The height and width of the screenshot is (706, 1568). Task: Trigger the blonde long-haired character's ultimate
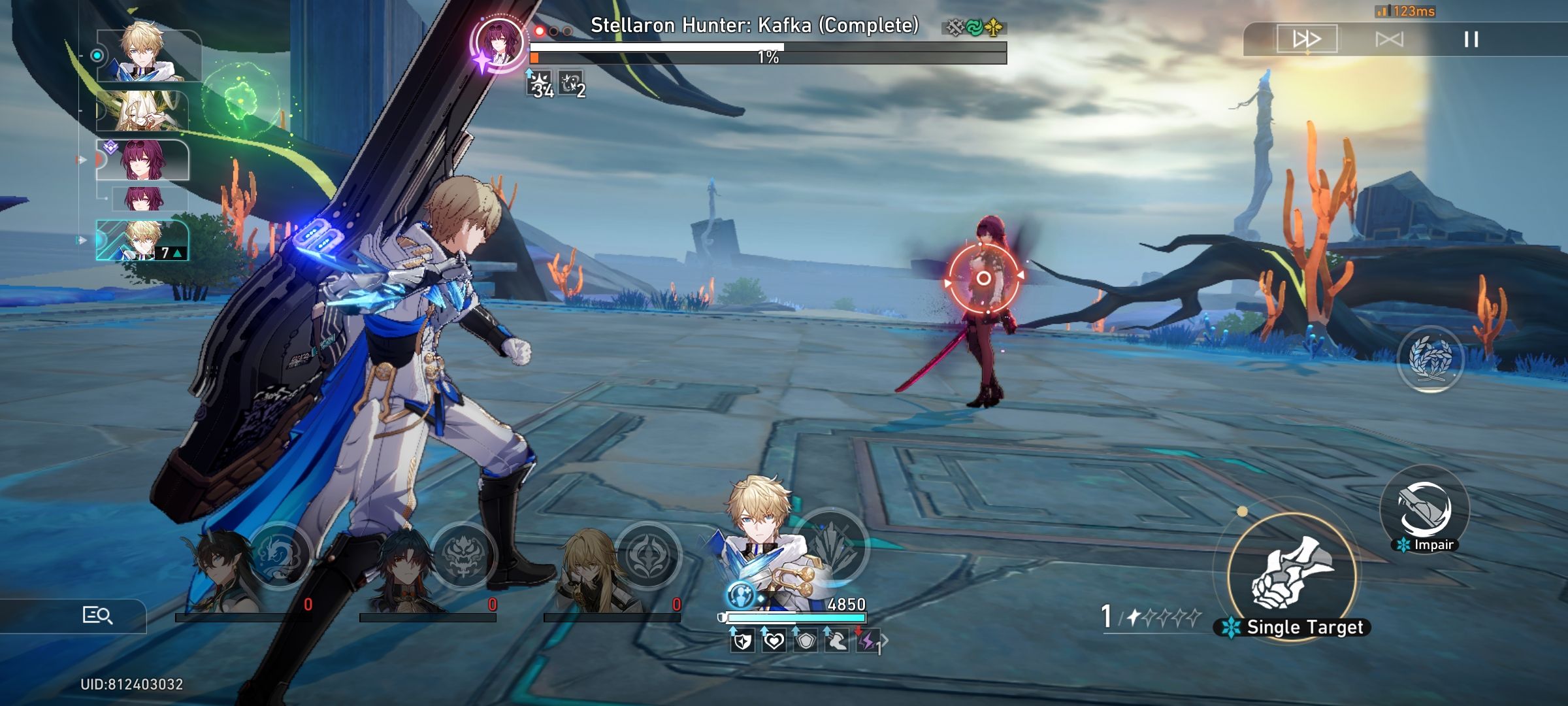point(647,556)
